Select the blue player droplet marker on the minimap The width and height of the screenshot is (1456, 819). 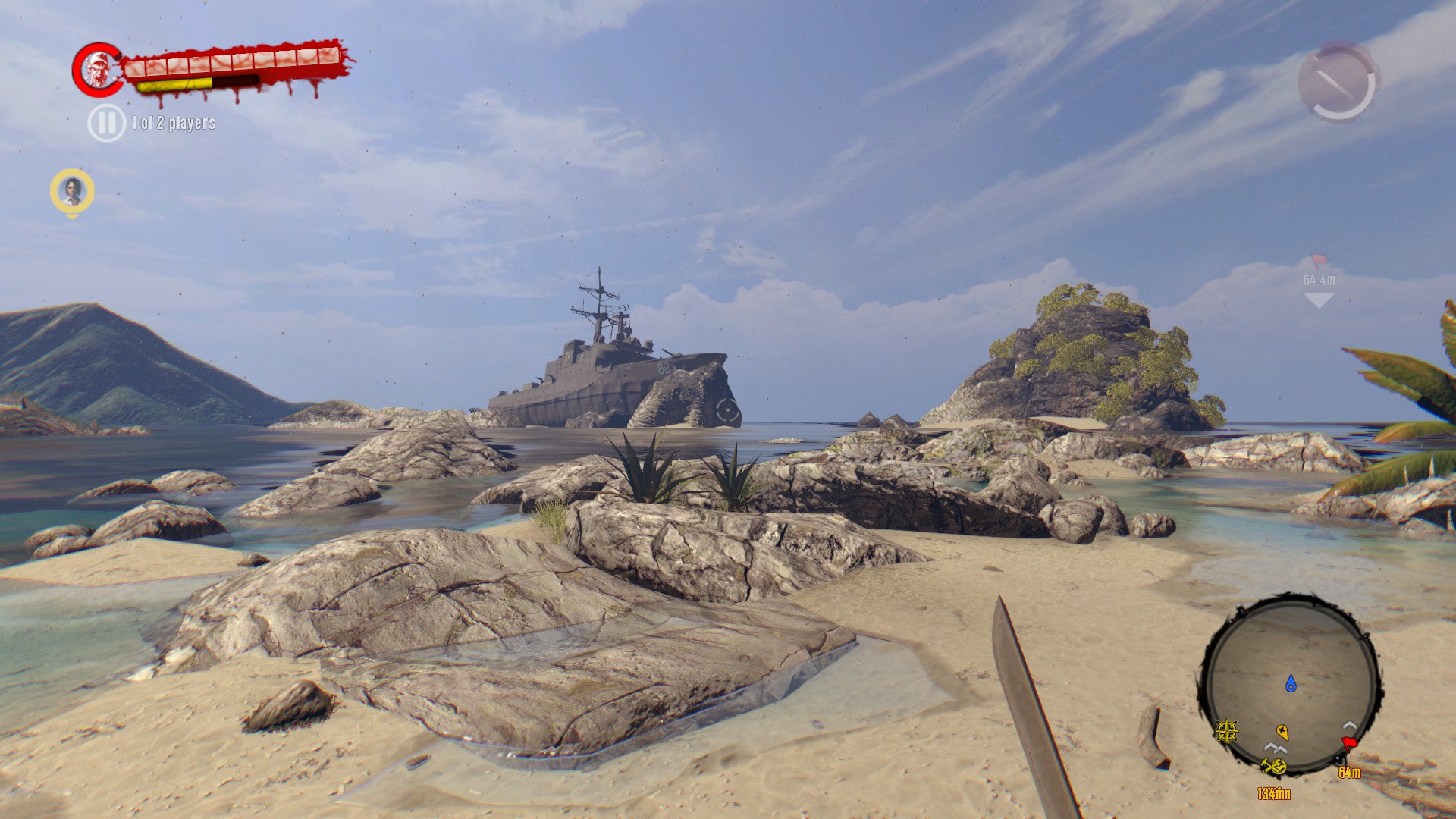1291,683
